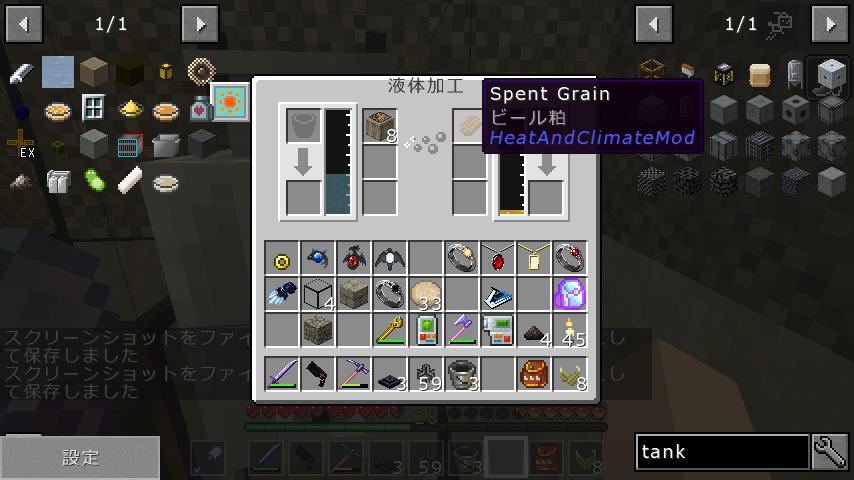
Task: Pick the purple sword in the hotbar
Action: (281, 374)
